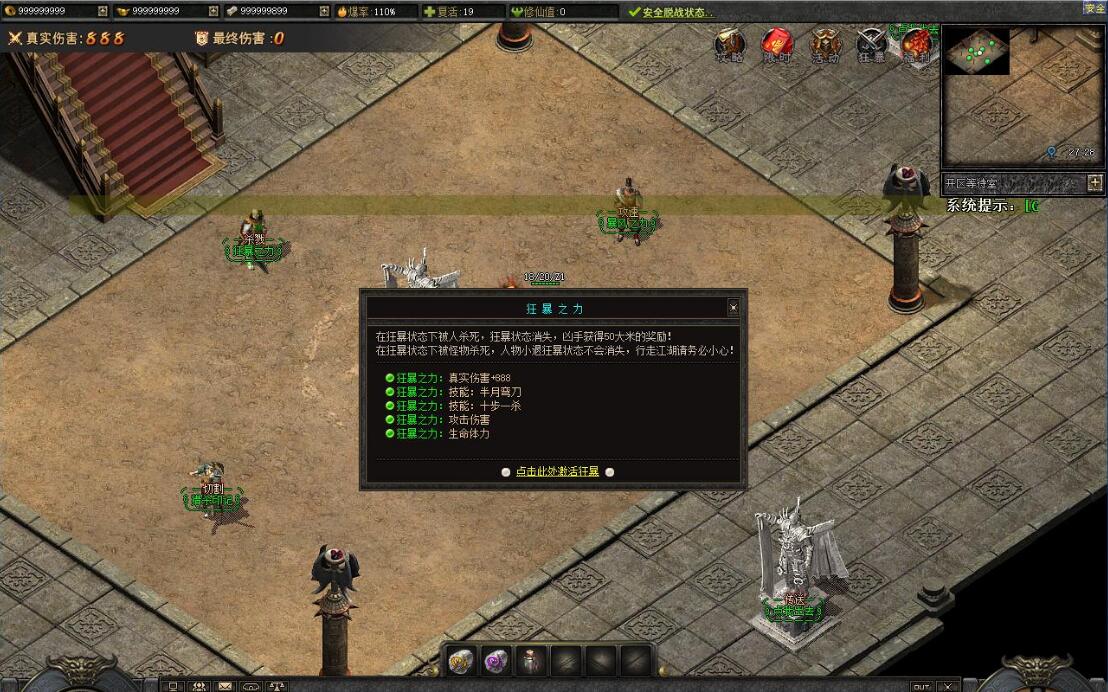The image size is (1108, 692).
Task: Open the 福利 rewards icon
Action: pyautogui.click(x=916, y=45)
